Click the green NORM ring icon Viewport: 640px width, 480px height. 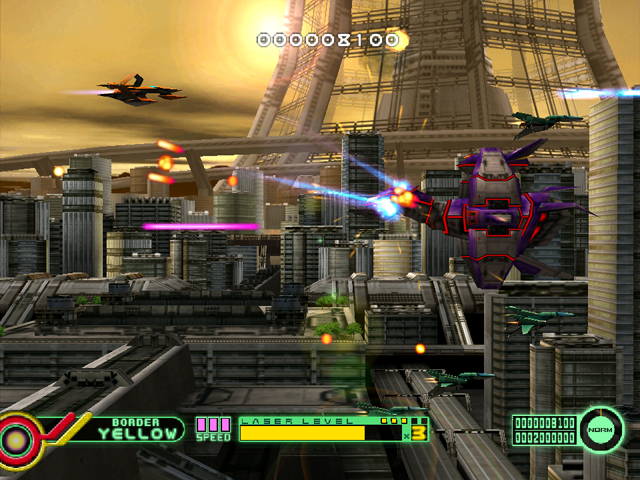(600, 426)
